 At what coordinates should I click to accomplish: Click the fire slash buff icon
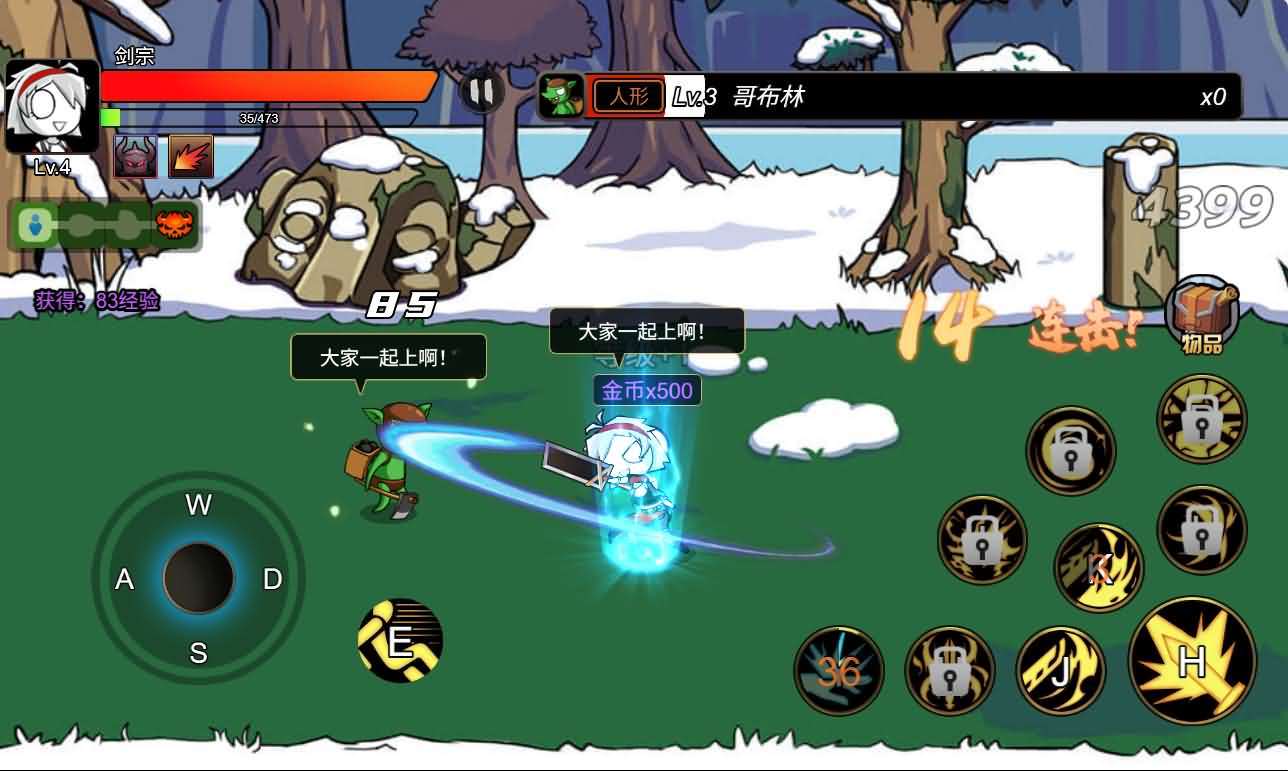190,156
